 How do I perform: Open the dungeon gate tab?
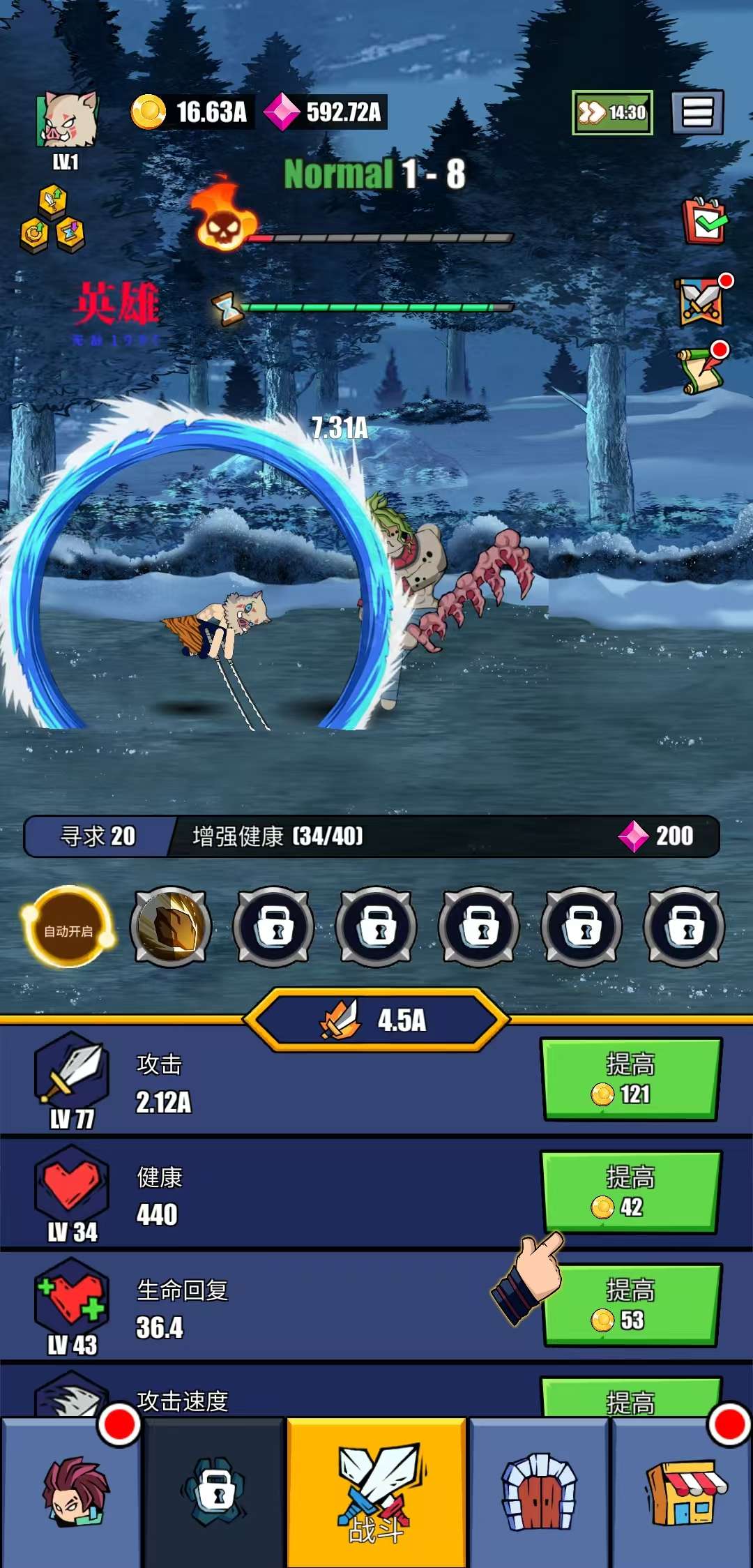coord(540,1493)
